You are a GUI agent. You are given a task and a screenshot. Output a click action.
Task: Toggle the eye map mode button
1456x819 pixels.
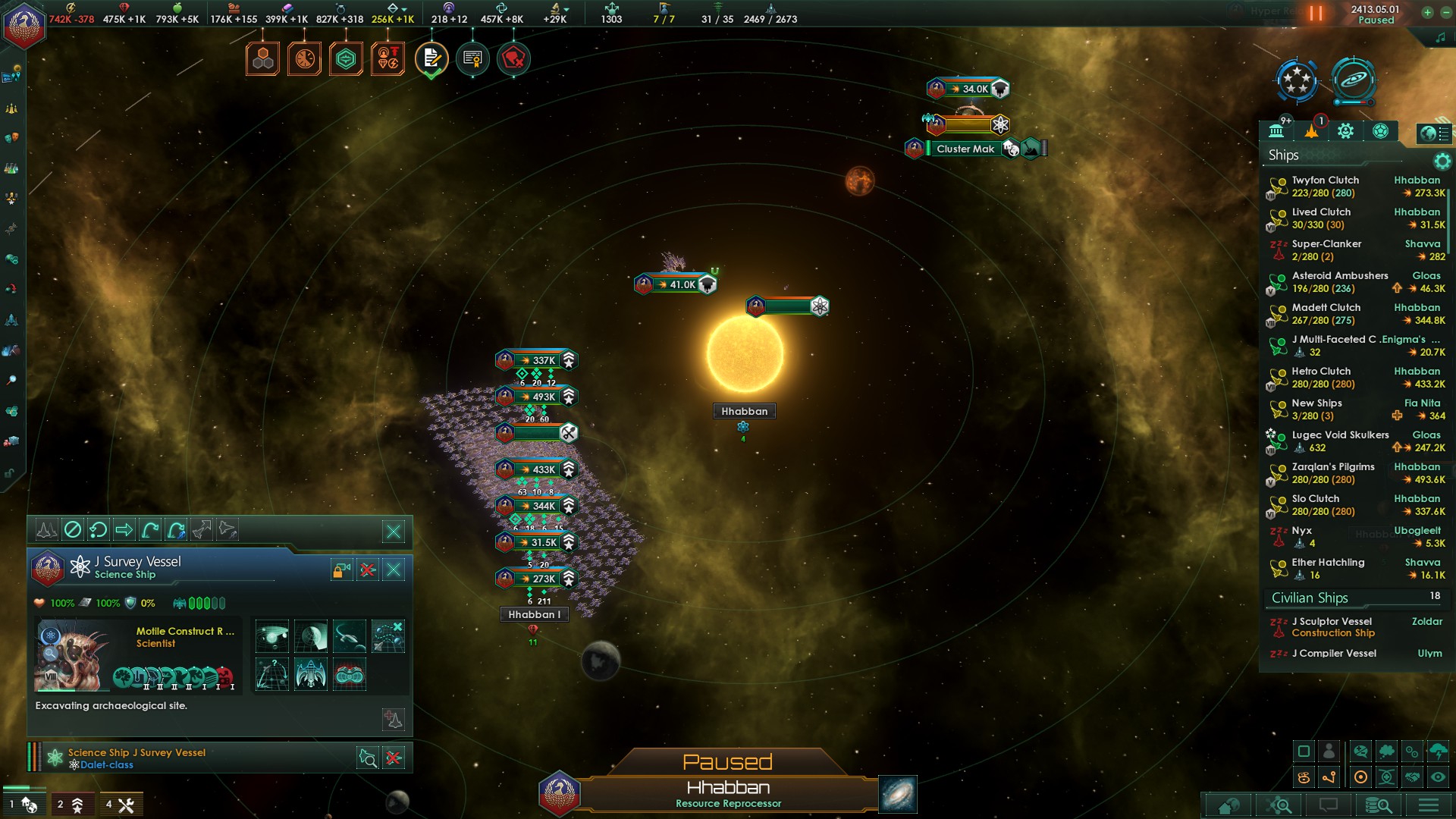(1438, 777)
